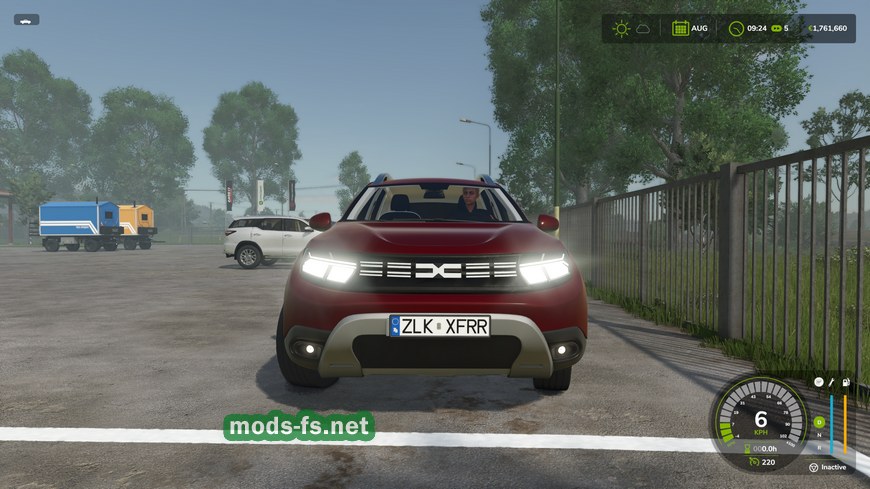Screen dimensions: 870x489
Task: Click the wrench damage icon
Action: coord(832,382)
